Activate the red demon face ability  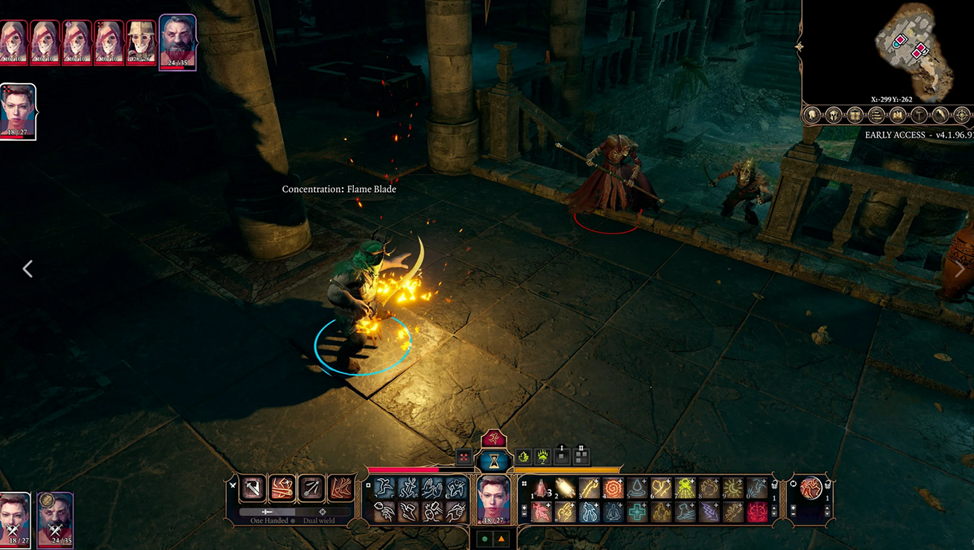[757, 512]
